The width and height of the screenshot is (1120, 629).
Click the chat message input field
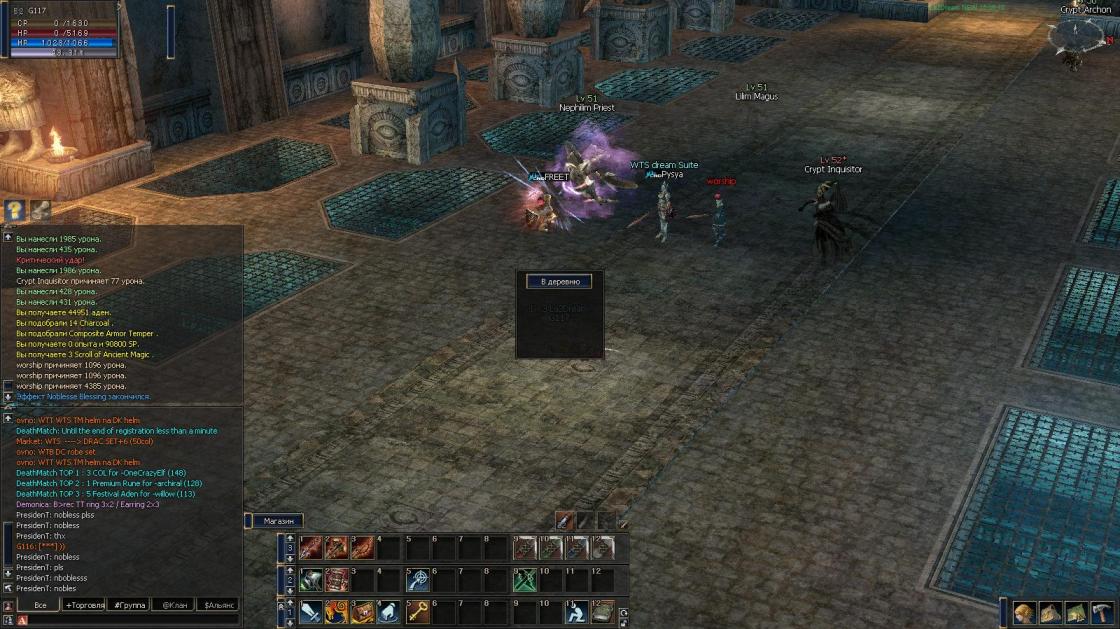tap(130, 620)
